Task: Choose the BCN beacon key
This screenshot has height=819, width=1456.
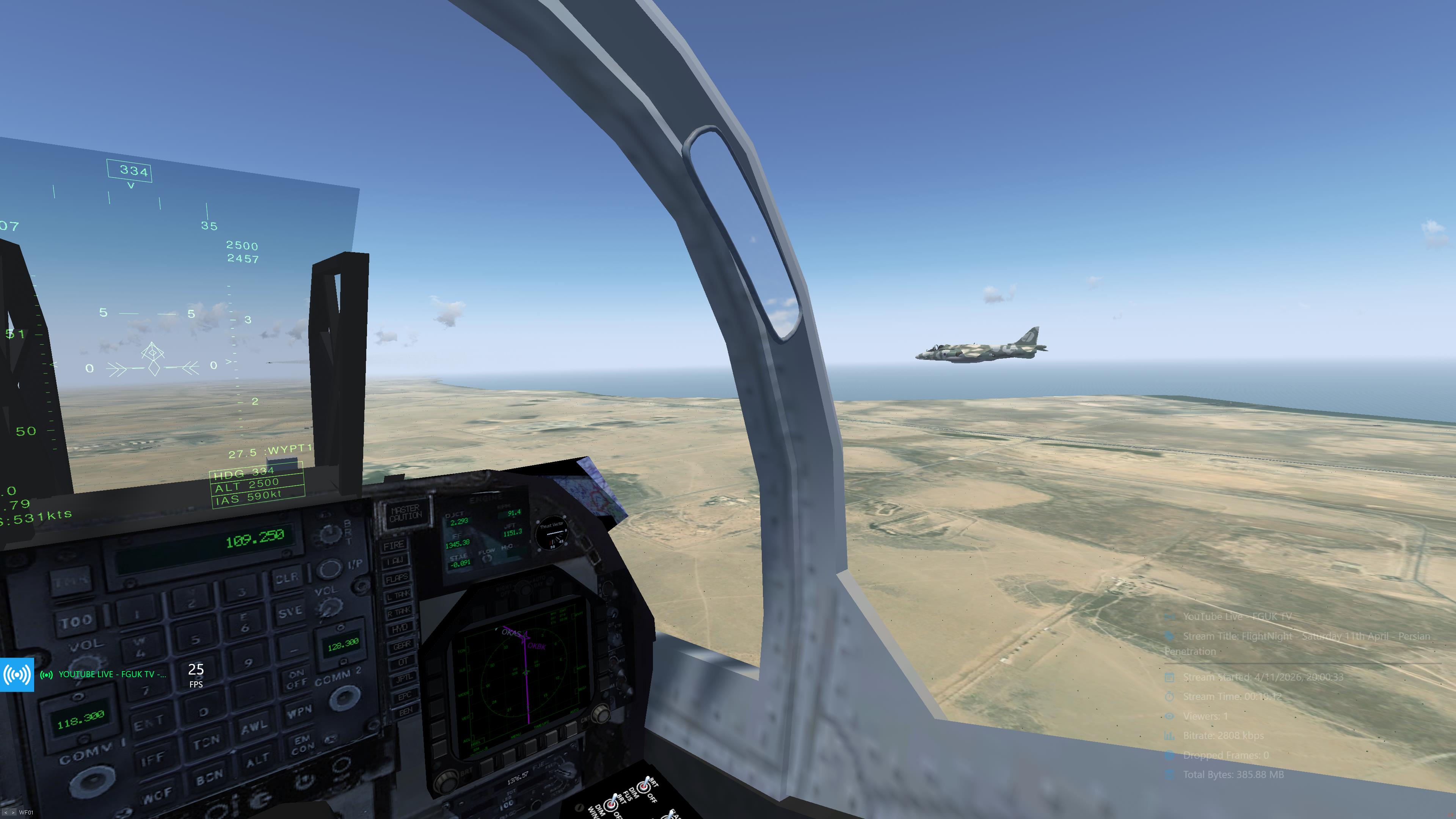Action: tap(210, 777)
